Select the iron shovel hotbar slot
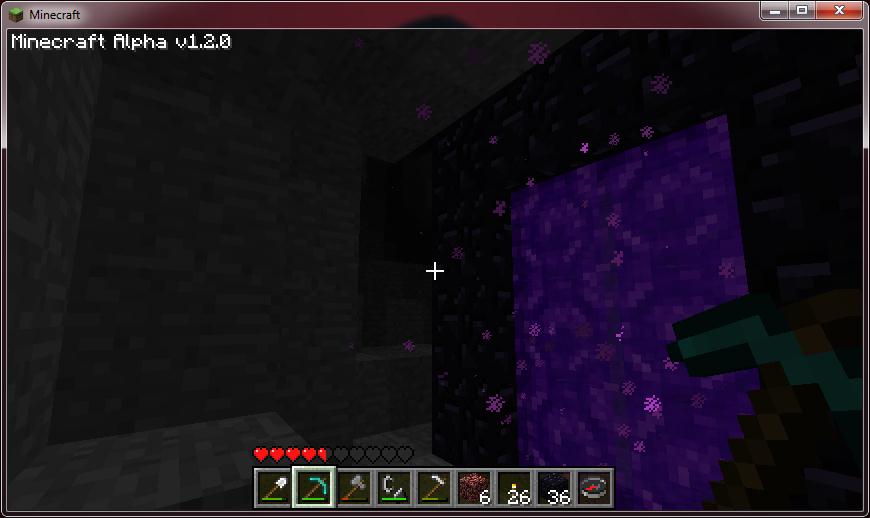This screenshot has height=518, width=870. click(x=273, y=488)
